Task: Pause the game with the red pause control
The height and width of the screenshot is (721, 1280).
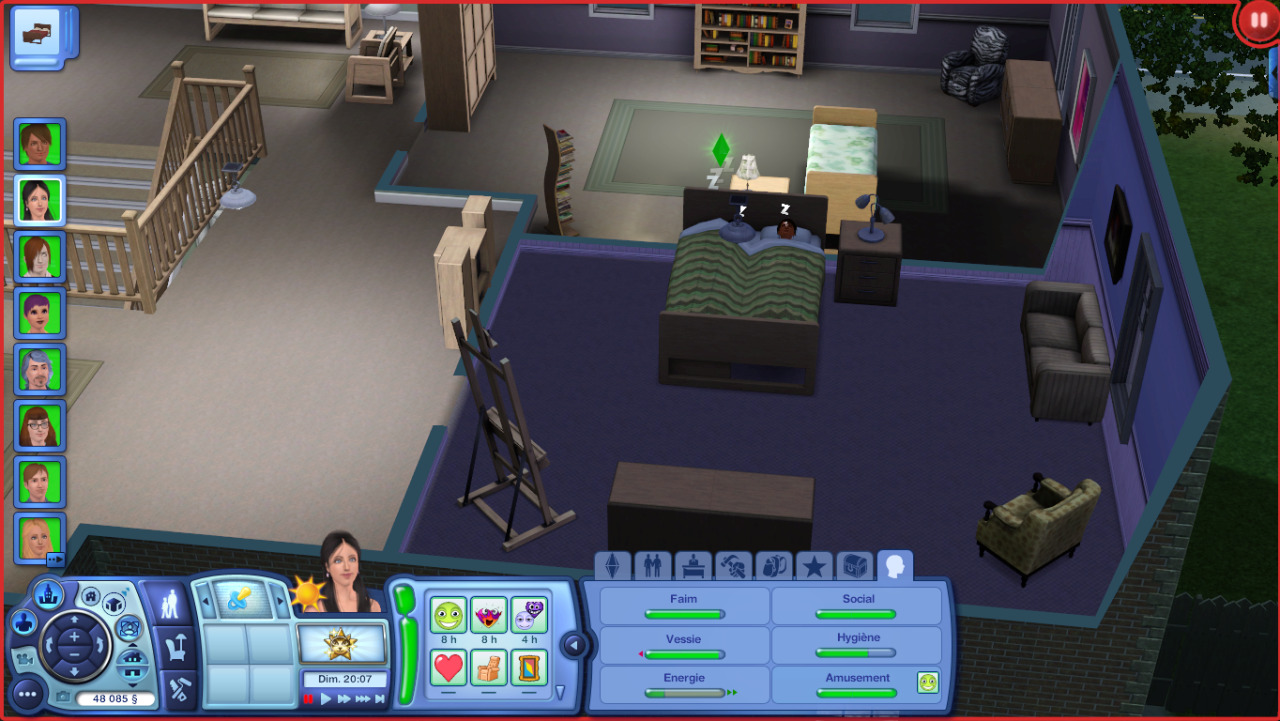Action: pyautogui.click(x=309, y=699)
